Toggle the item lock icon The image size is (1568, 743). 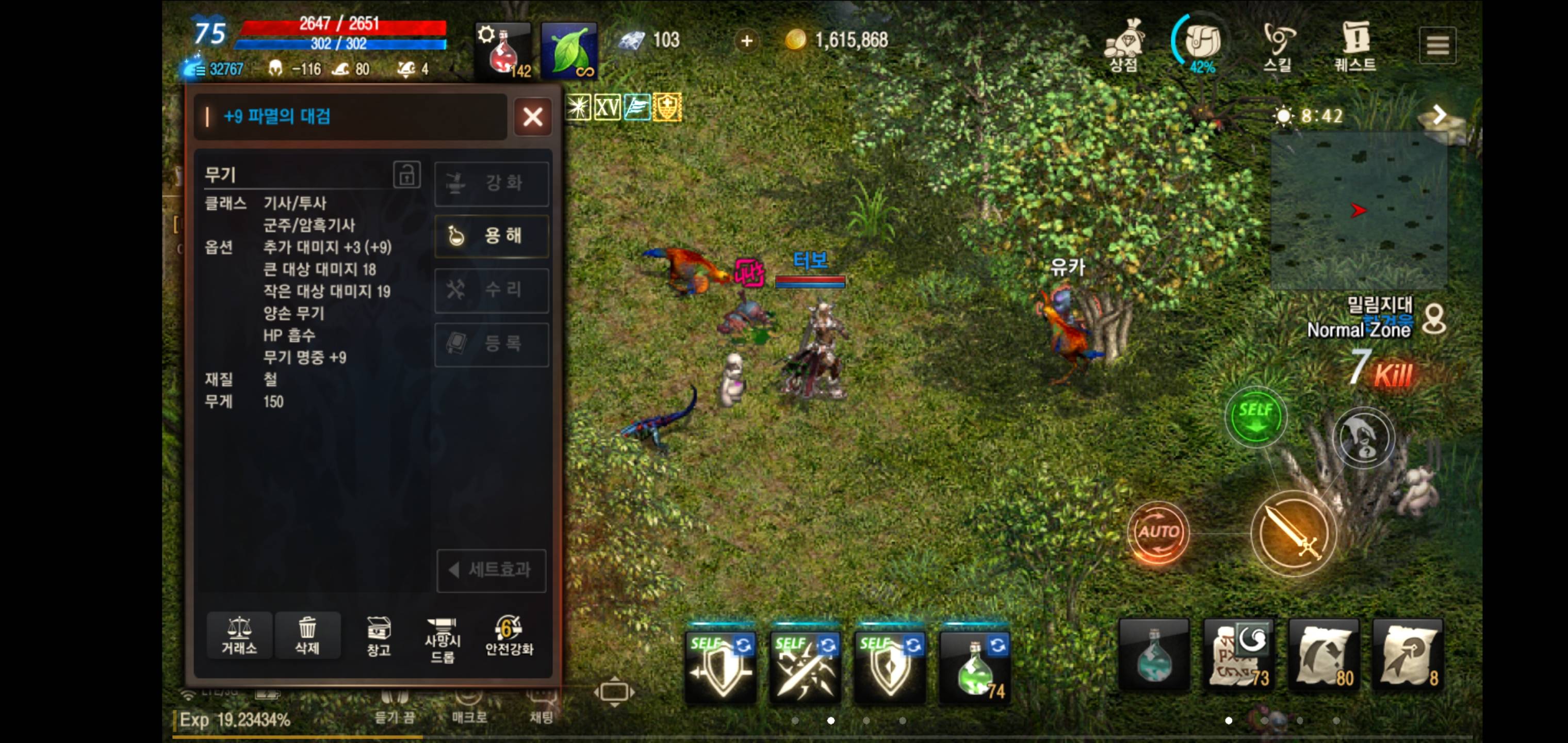click(406, 175)
